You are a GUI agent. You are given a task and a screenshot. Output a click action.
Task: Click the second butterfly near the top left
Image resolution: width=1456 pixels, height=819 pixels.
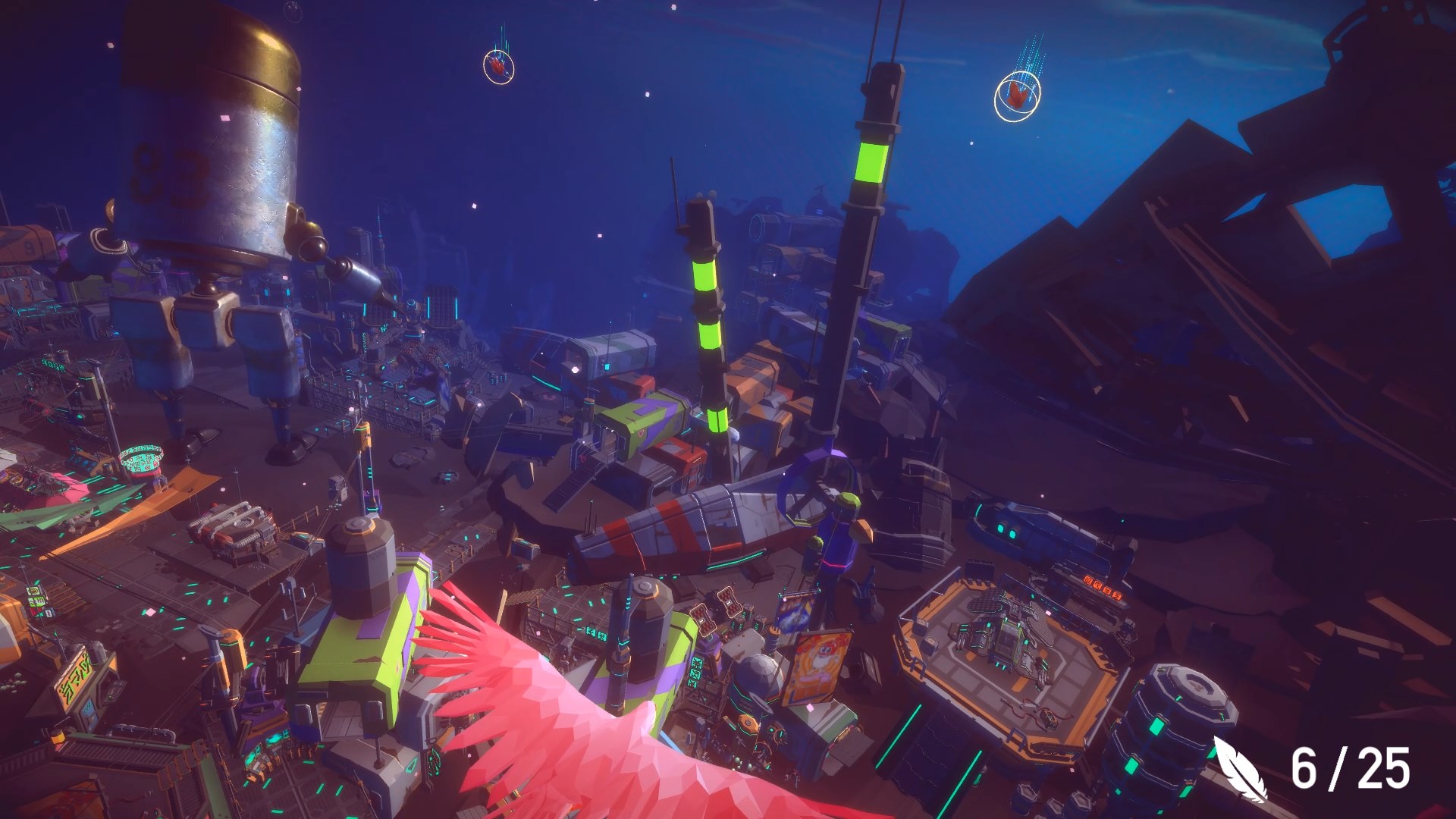point(499,67)
